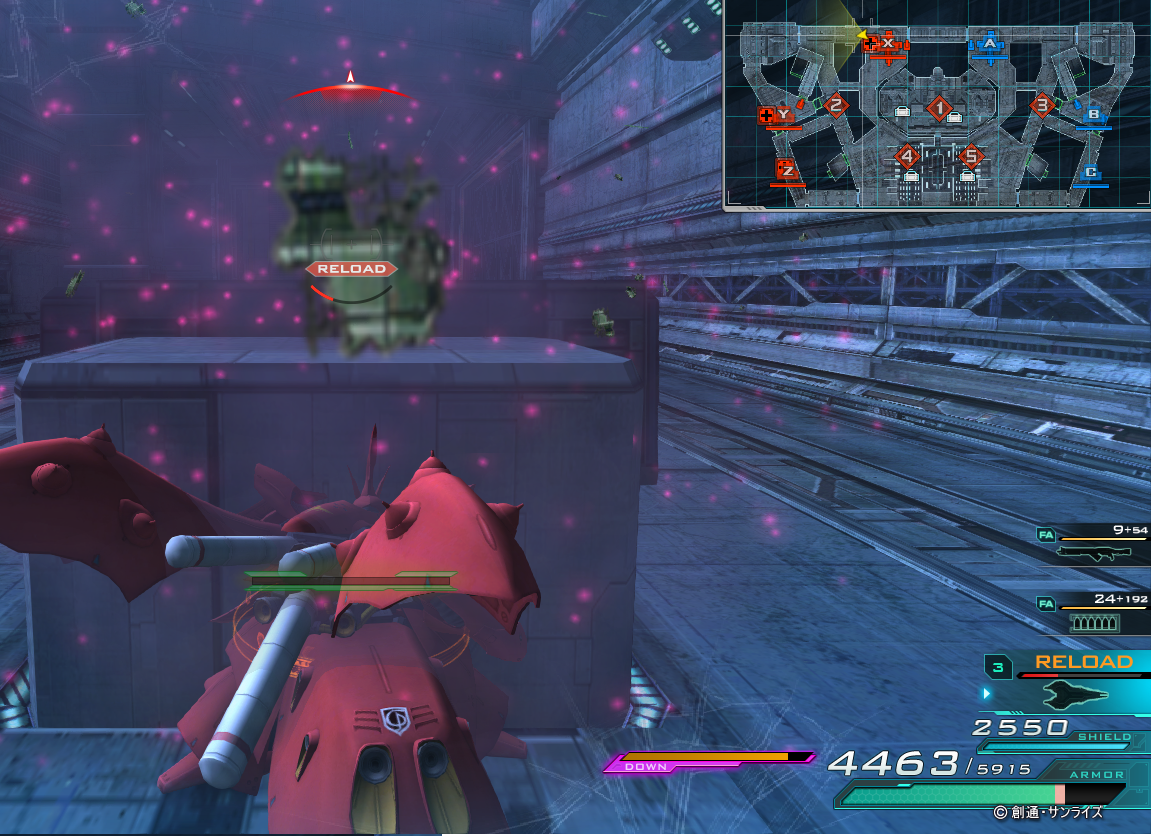Click relay point 1 on the minimap
The height and width of the screenshot is (836, 1151).
(938, 107)
